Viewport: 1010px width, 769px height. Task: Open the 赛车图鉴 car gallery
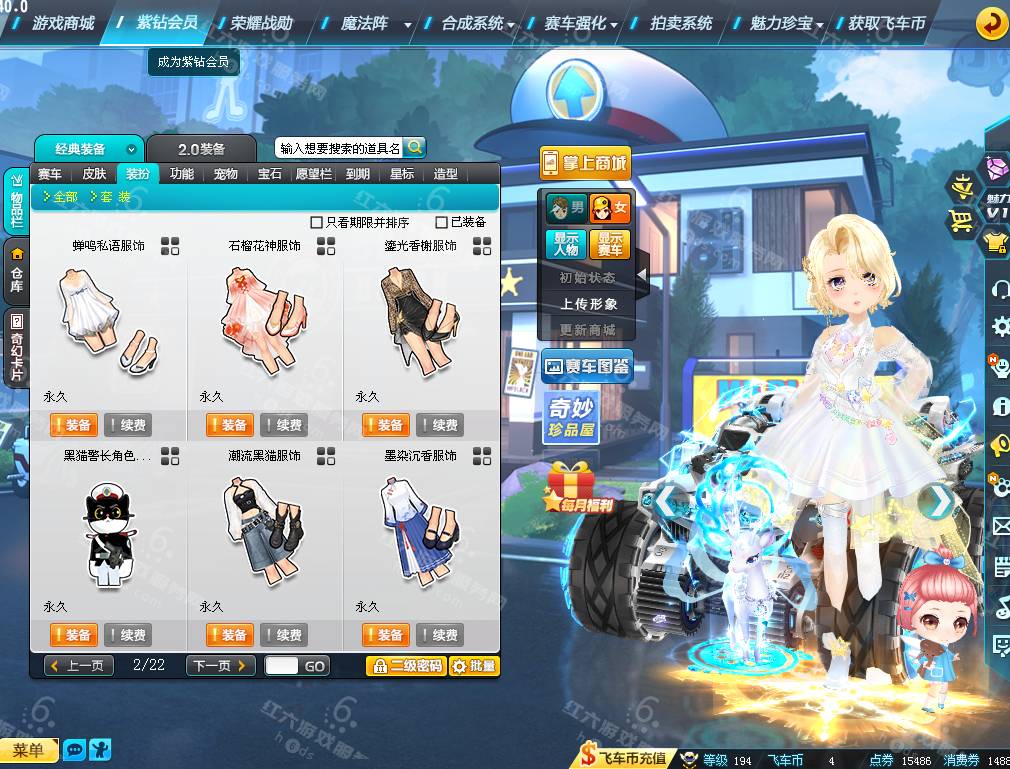(x=587, y=367)
